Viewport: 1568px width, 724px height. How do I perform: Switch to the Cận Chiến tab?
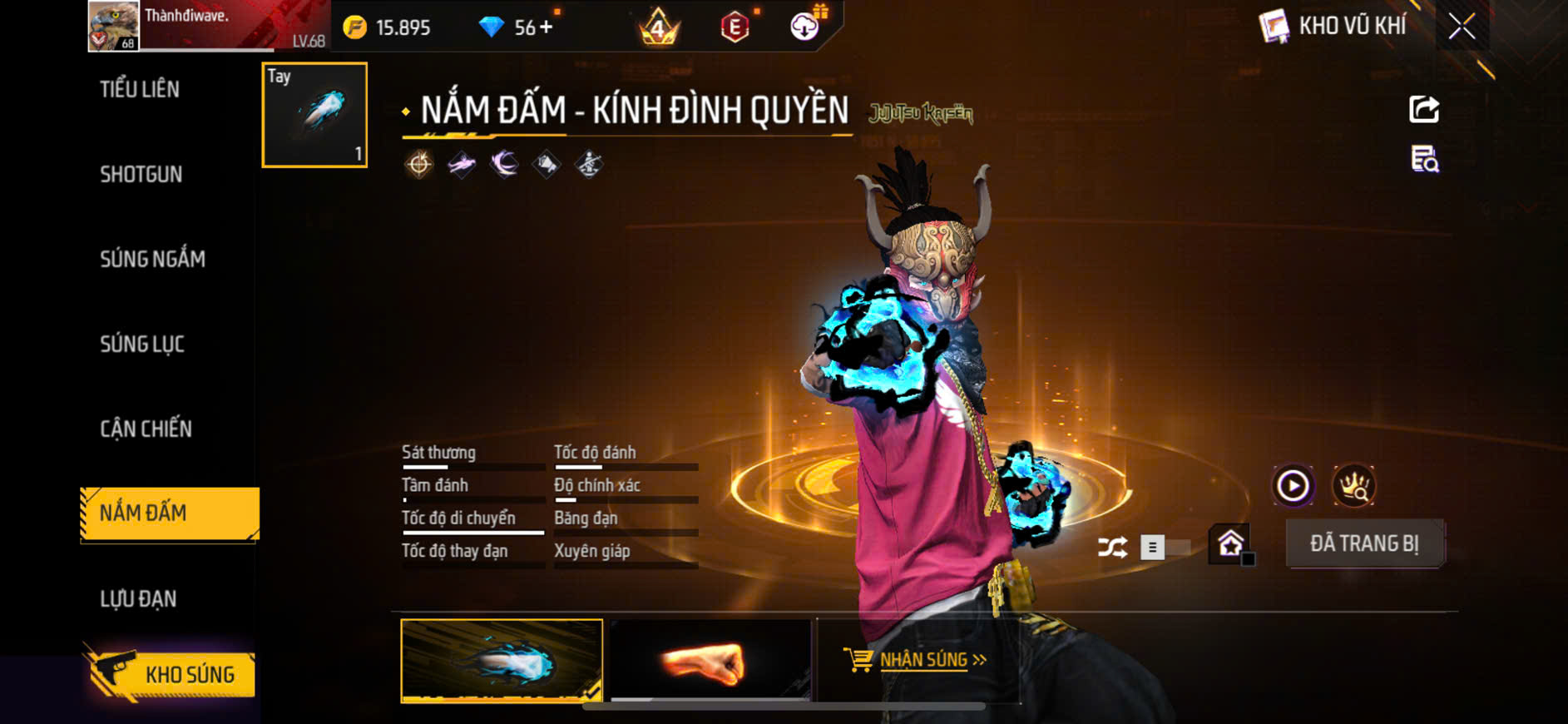click(146, 429)
